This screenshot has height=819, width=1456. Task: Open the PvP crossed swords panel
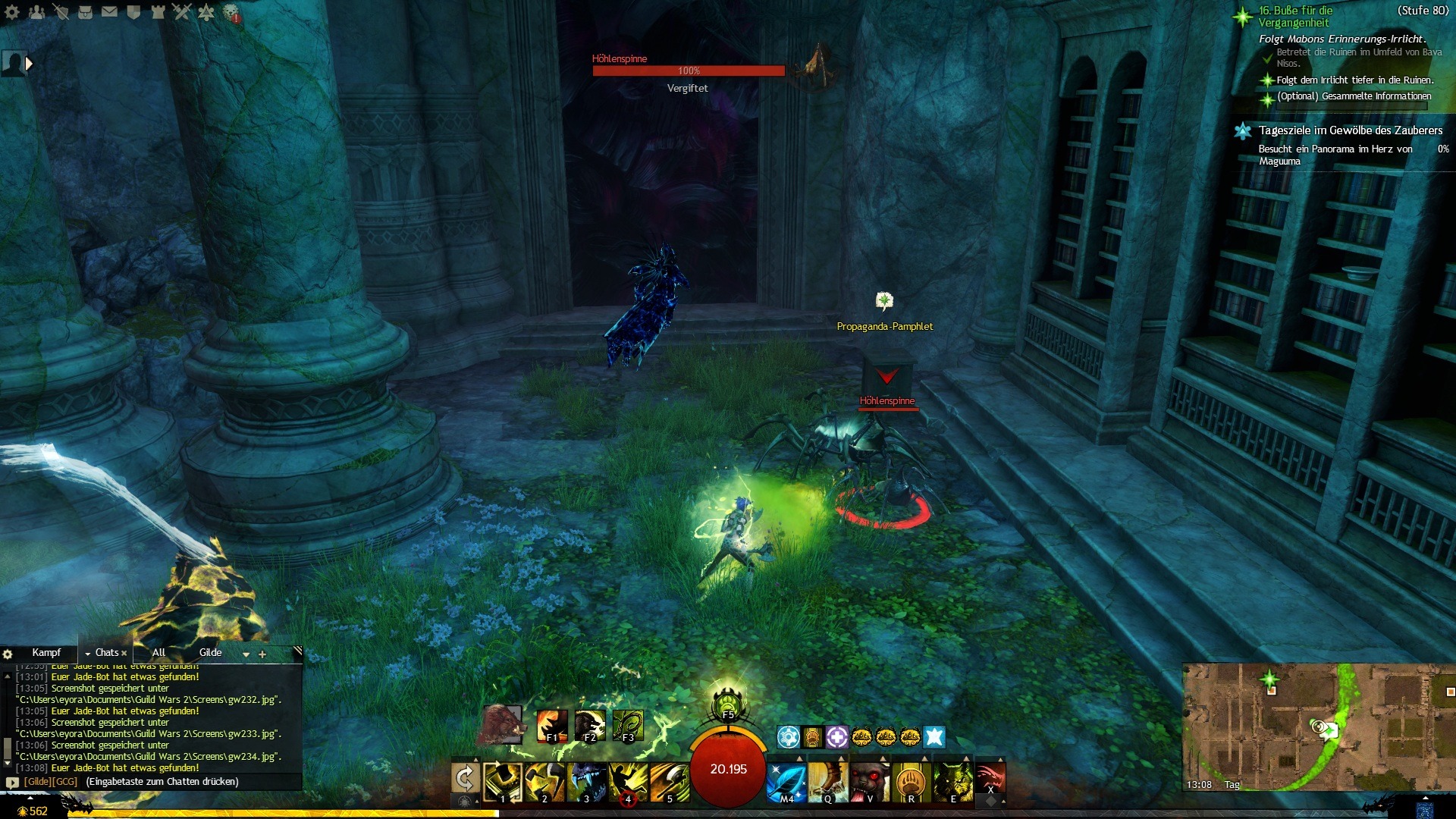pyautogui.click(x=181, y=11)
